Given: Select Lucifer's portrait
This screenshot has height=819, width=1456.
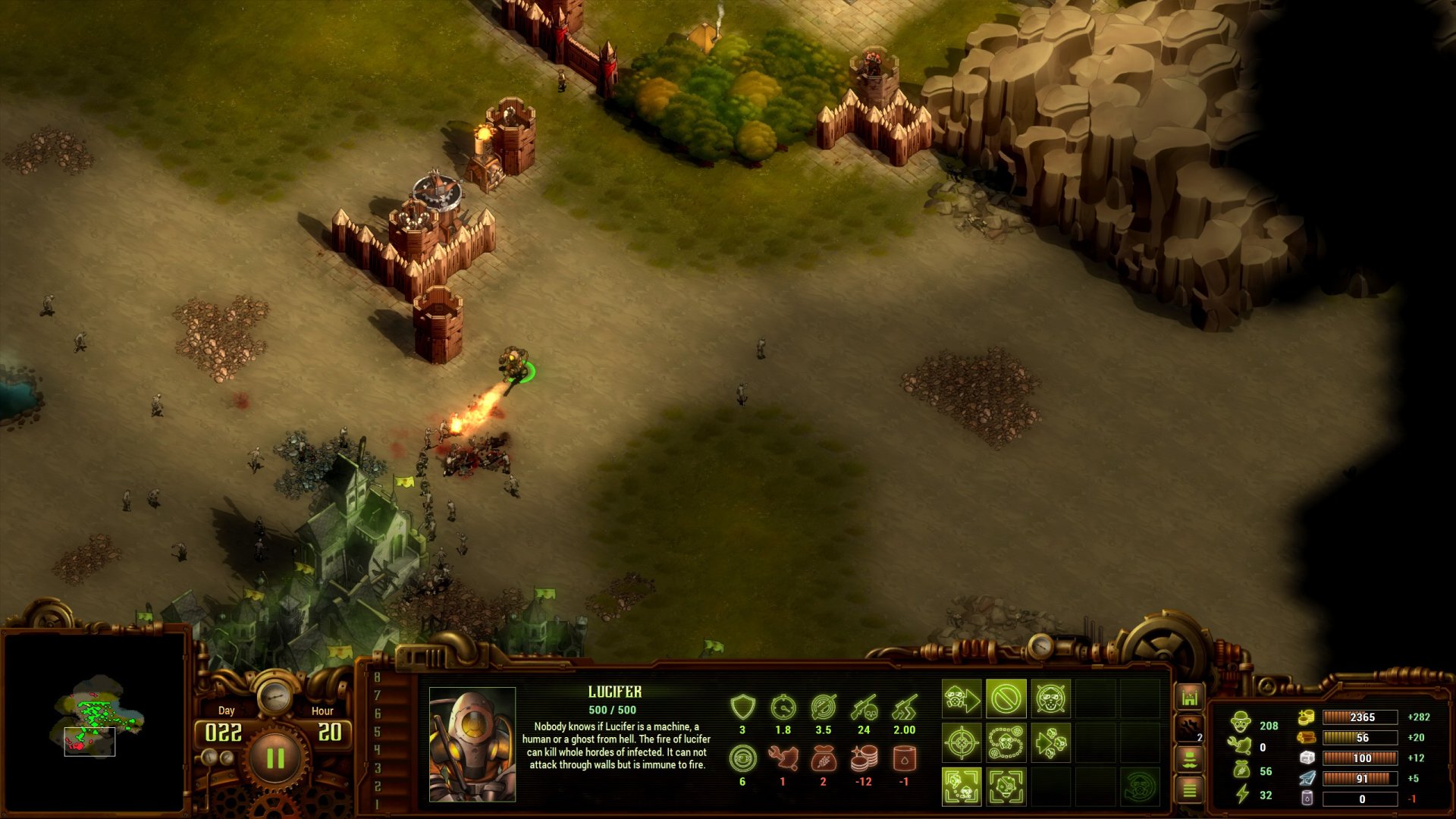Looking at the screenshot, I should click(472, 744).
